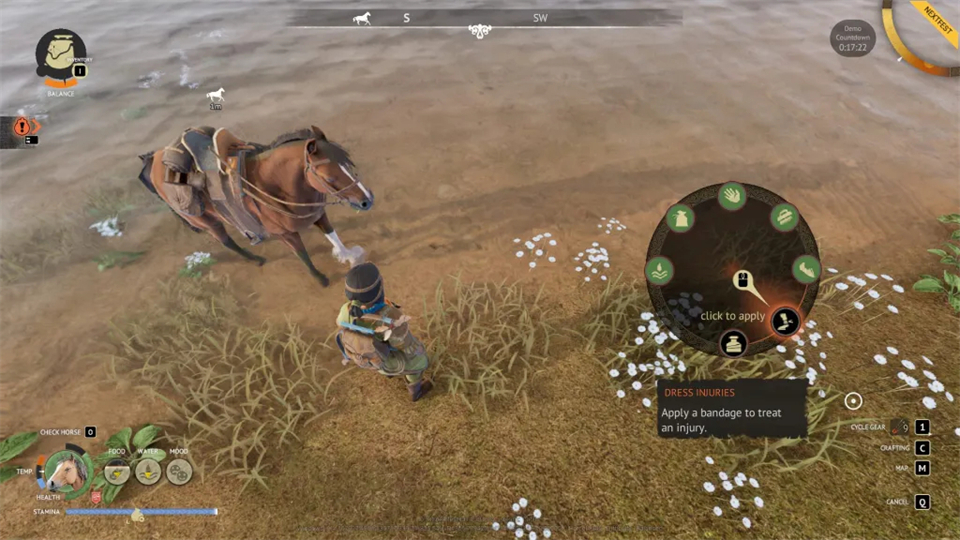The height and width of the screenshot is (540, 960).
Task: Open the orange alert notification tab
Action: 22,127
